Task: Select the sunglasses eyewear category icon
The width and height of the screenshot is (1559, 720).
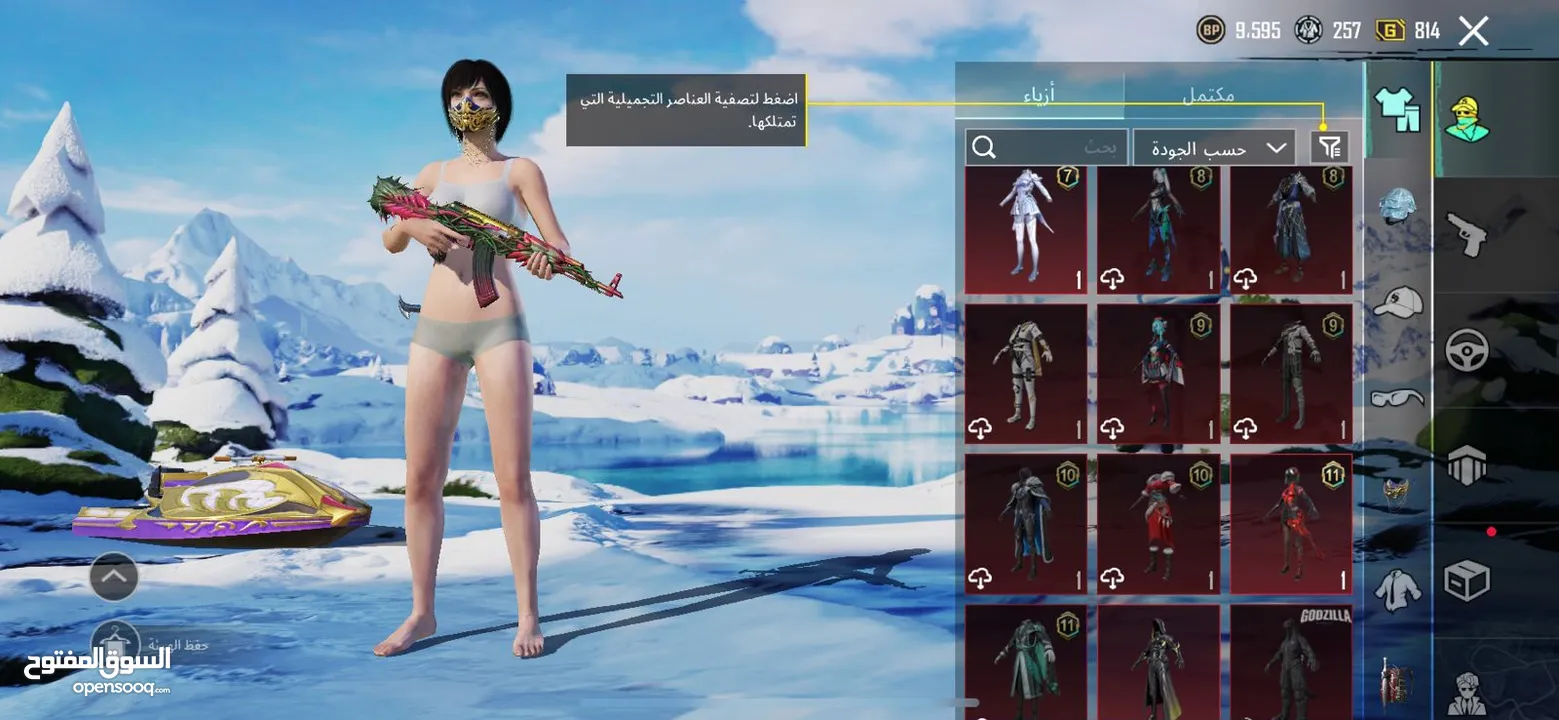Action: coord(1399,398)
